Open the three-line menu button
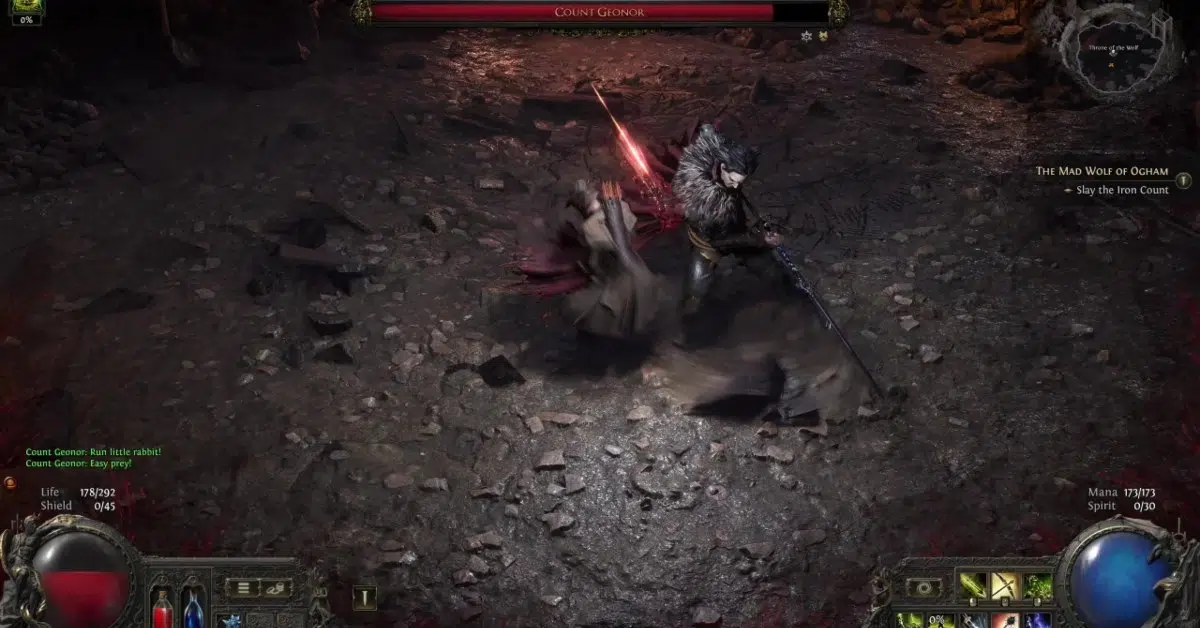This screenshot has width=1200, height=628. [x=243, y=588]
